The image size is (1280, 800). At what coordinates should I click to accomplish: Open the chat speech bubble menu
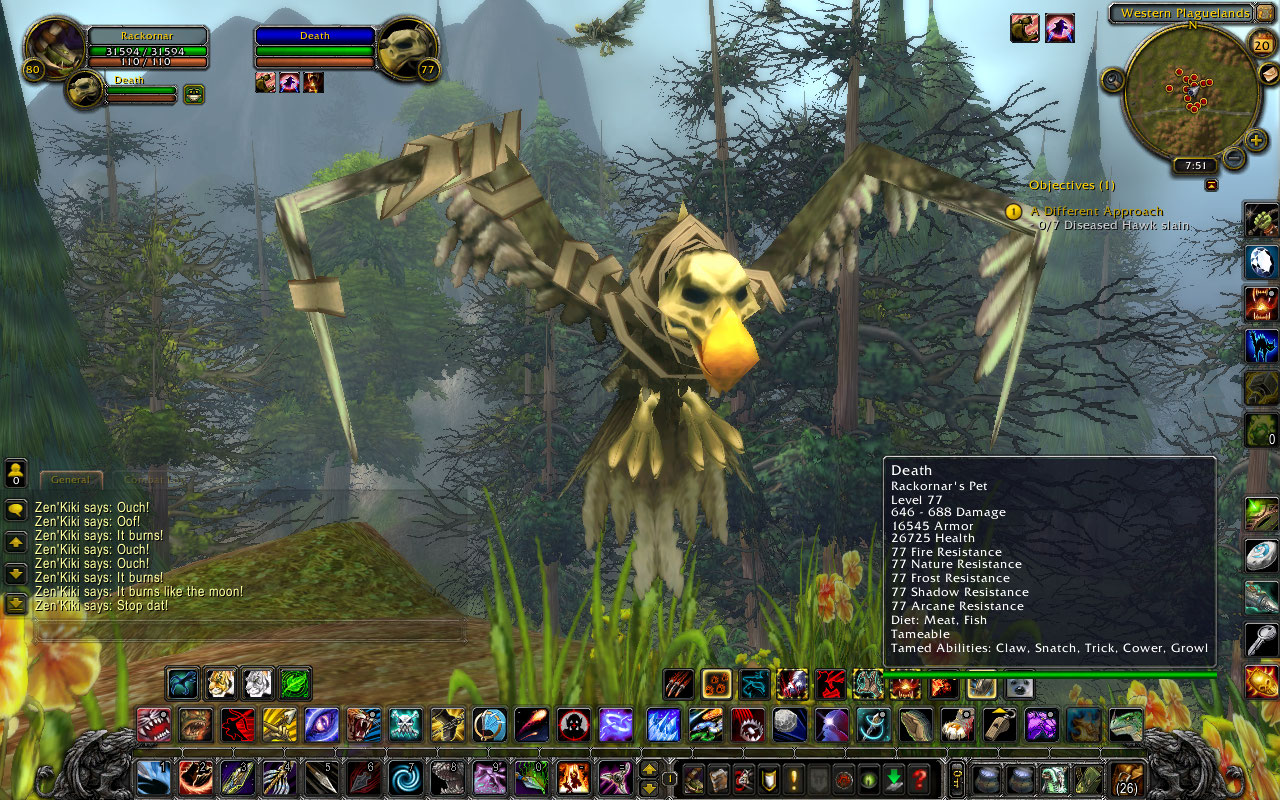coord(16,510)
